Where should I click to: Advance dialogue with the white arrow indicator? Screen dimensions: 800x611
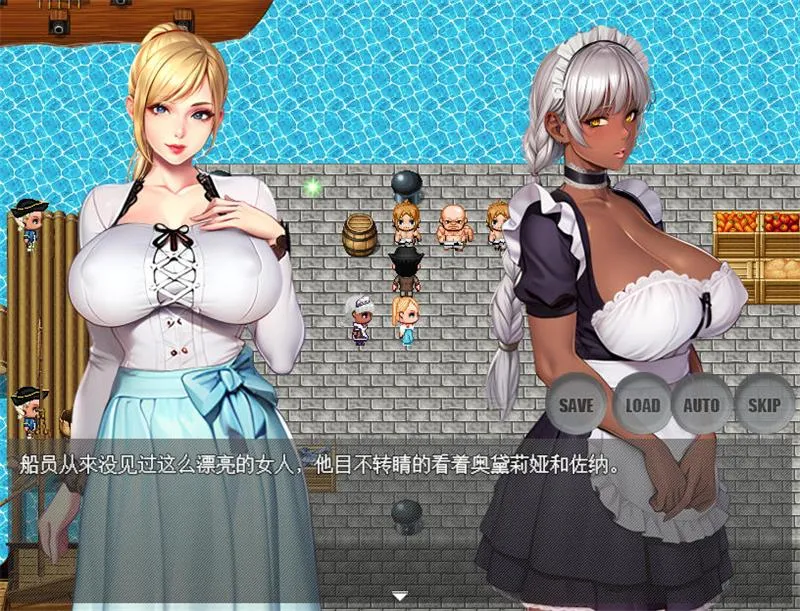[399, 596]
